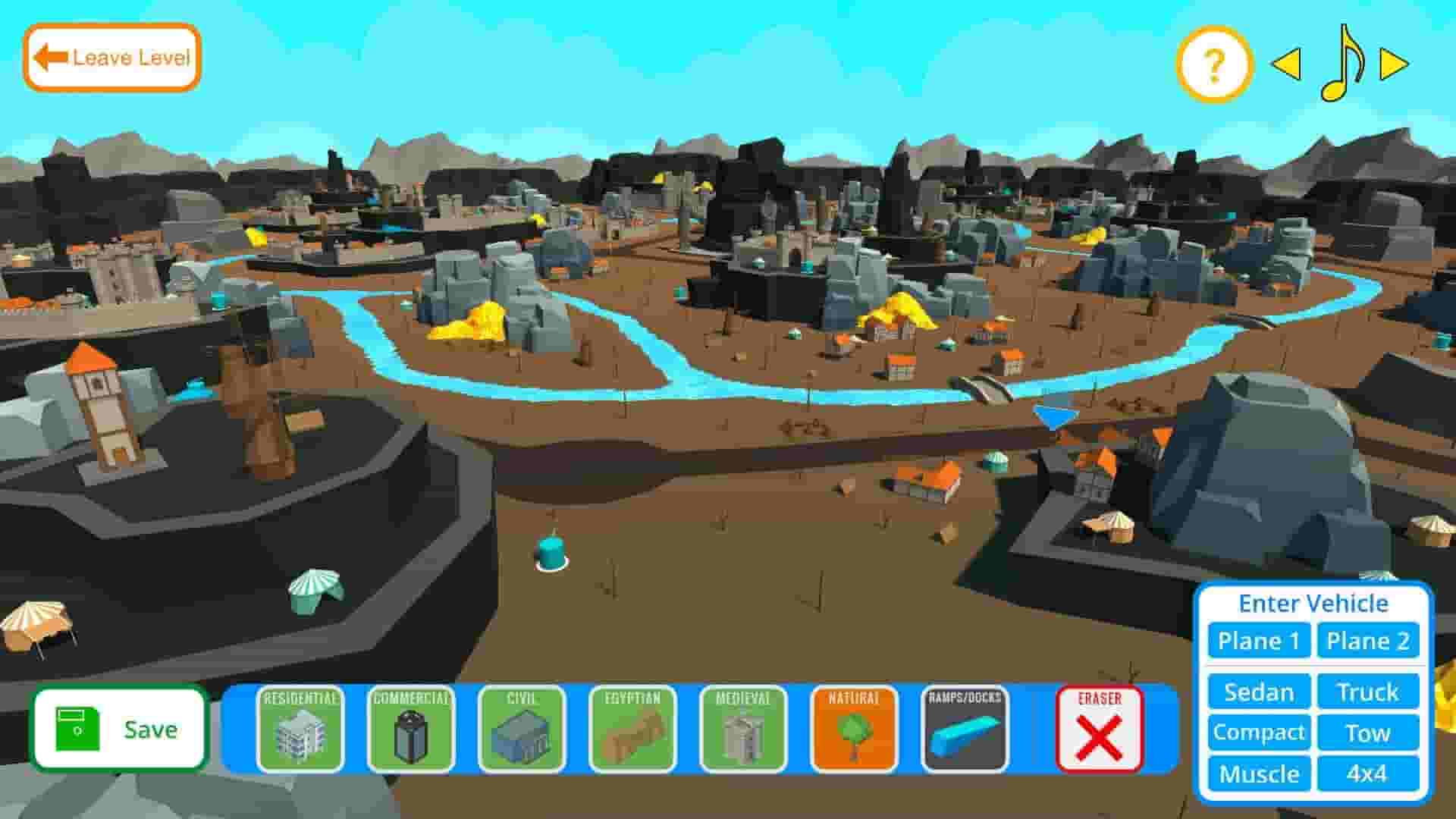Viewport: 1456px width, 819px height.
Task: Enter the 4x4 vehicle
Action: 1368,774
